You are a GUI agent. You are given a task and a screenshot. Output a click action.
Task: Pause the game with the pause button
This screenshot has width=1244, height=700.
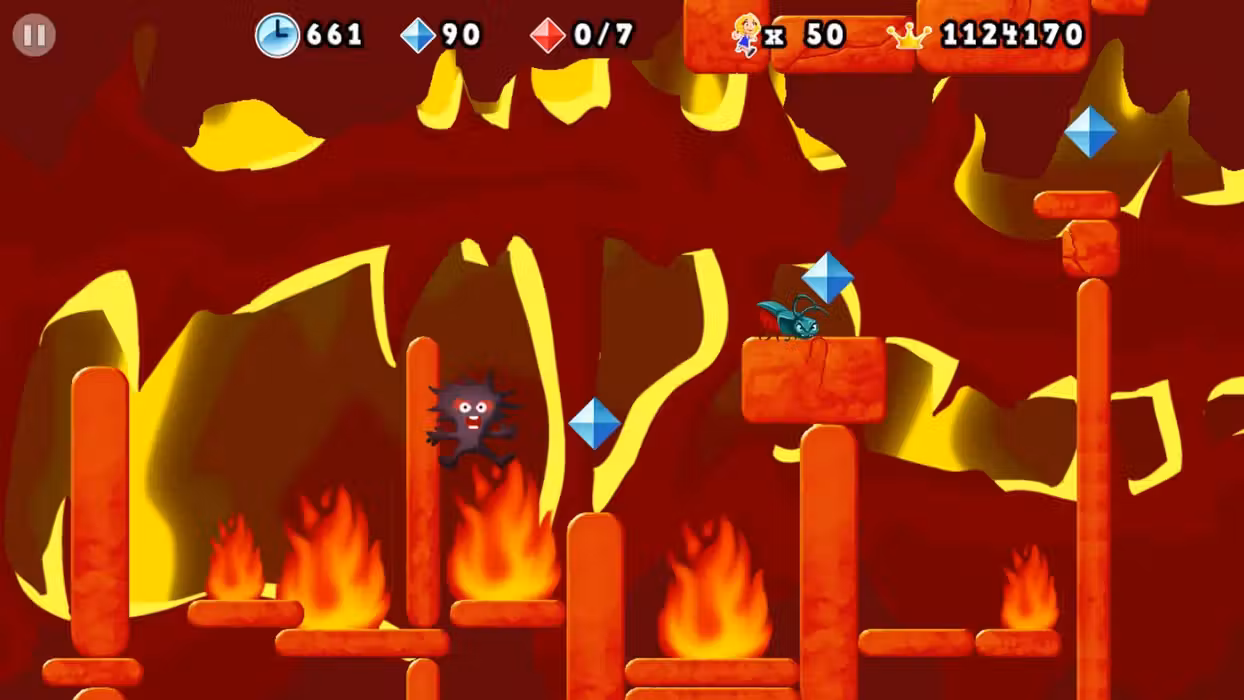click(x=34, y=36)
